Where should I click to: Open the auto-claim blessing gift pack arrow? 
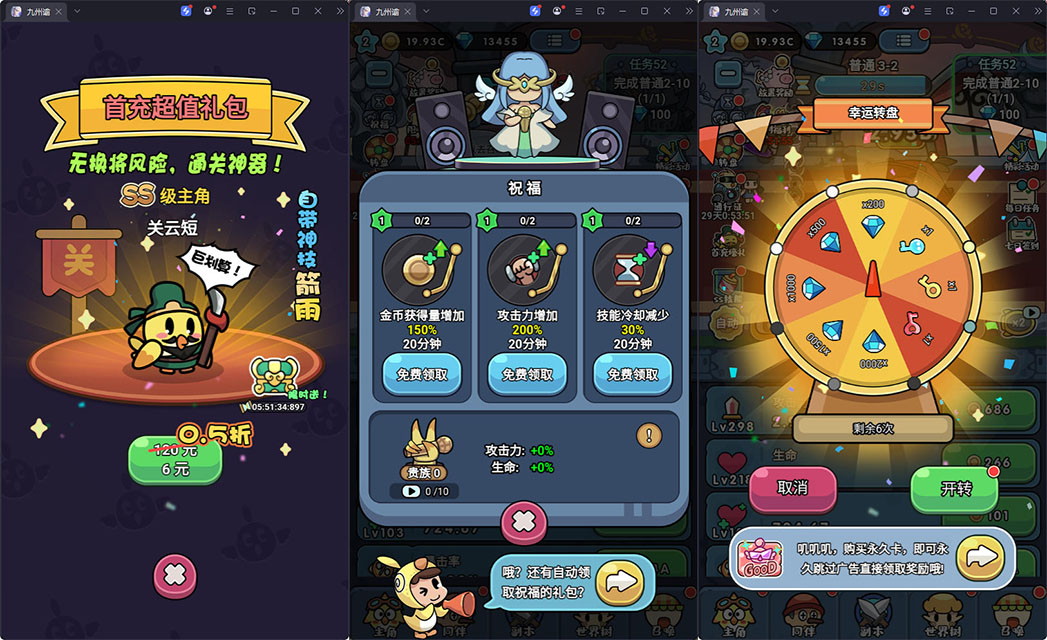click(623, 581)
